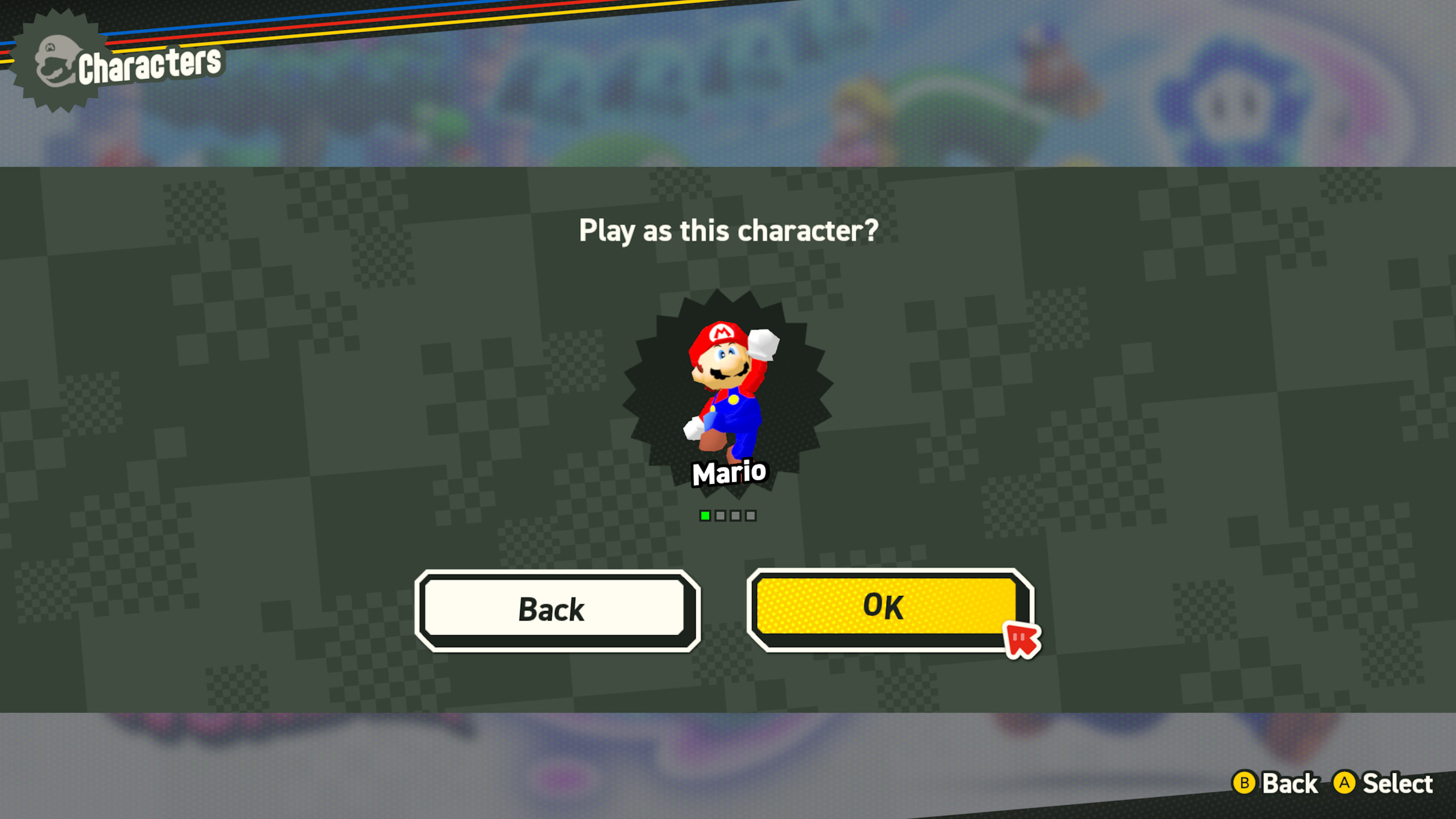
Task: Select the second page indicator square
Action: [x=720, y=516]
